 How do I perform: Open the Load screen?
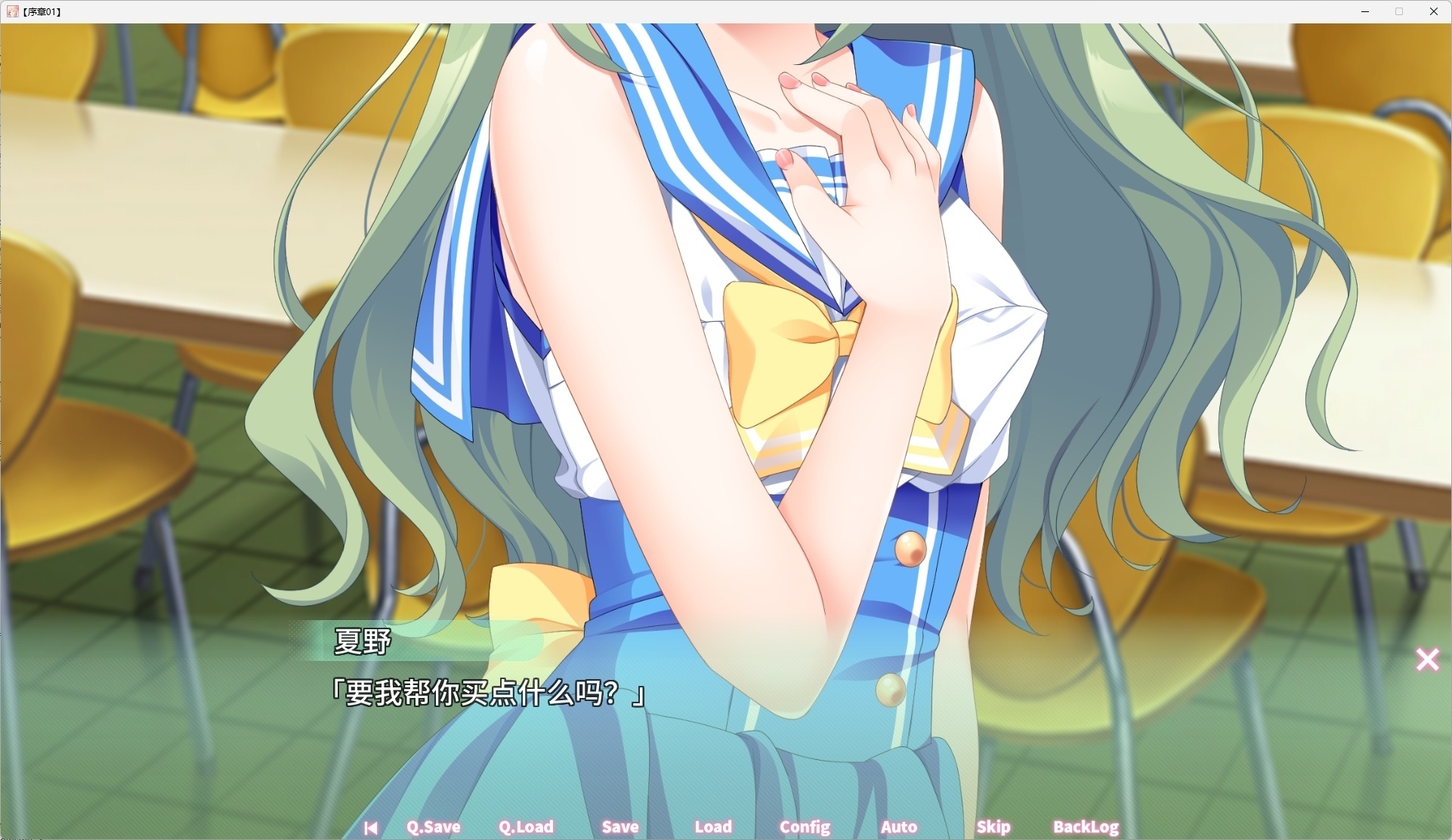tap(713, 827)
